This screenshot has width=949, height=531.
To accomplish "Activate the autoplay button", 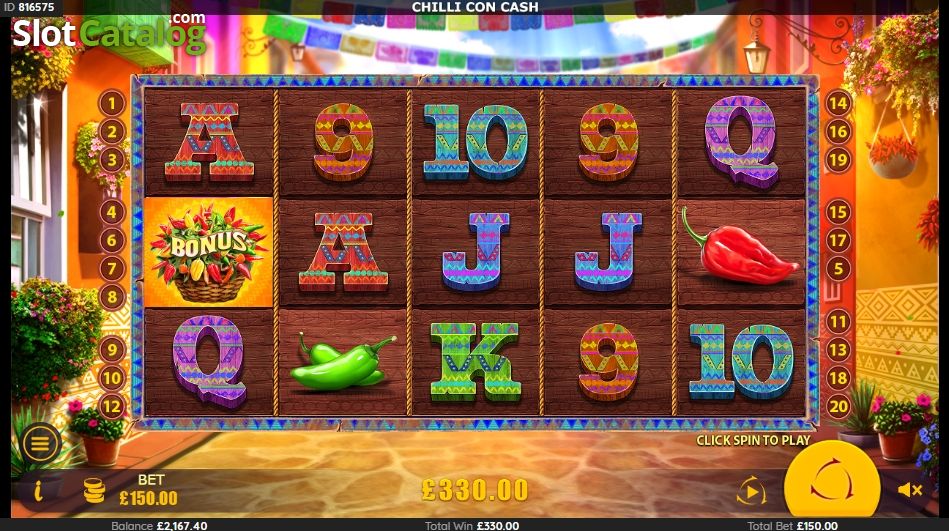I will click(750, 490).
